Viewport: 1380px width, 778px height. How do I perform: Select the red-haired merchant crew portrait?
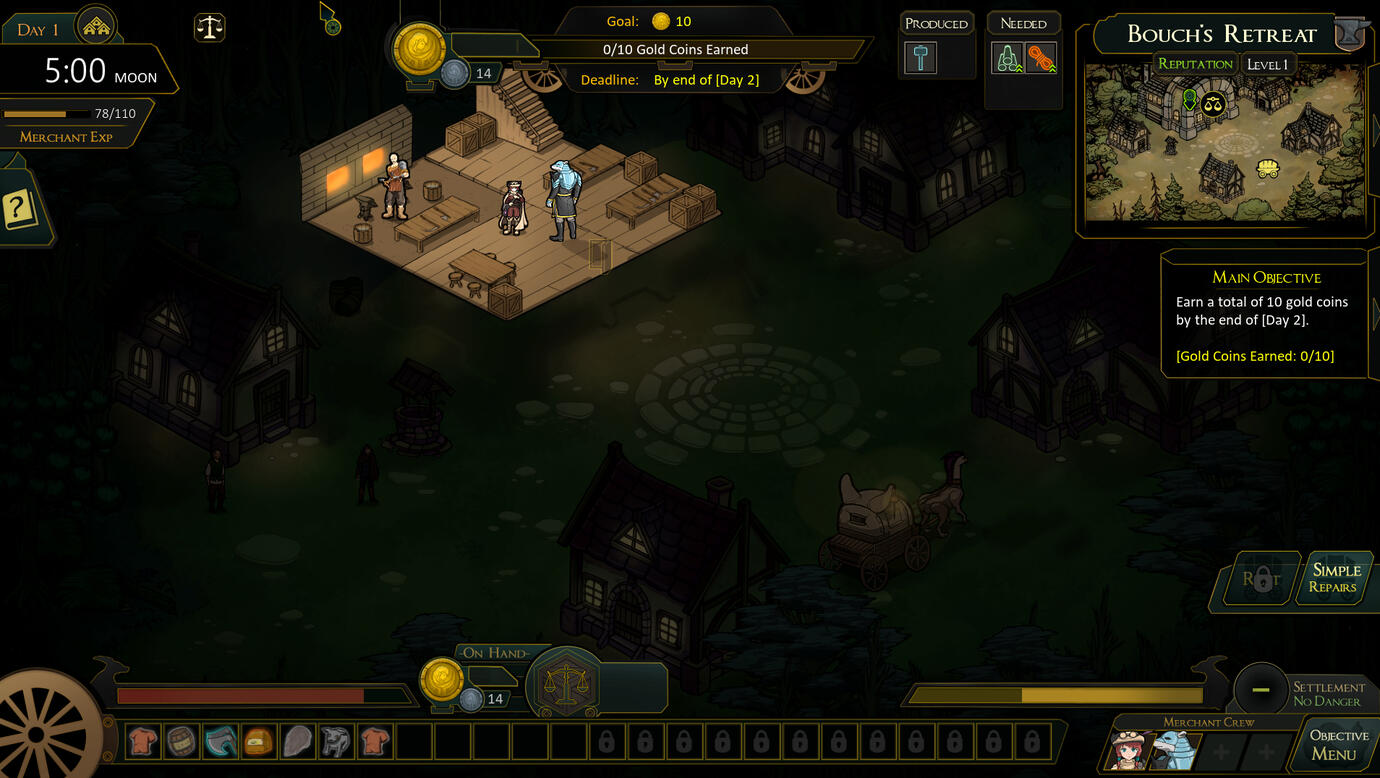(x=1128, y=750)
